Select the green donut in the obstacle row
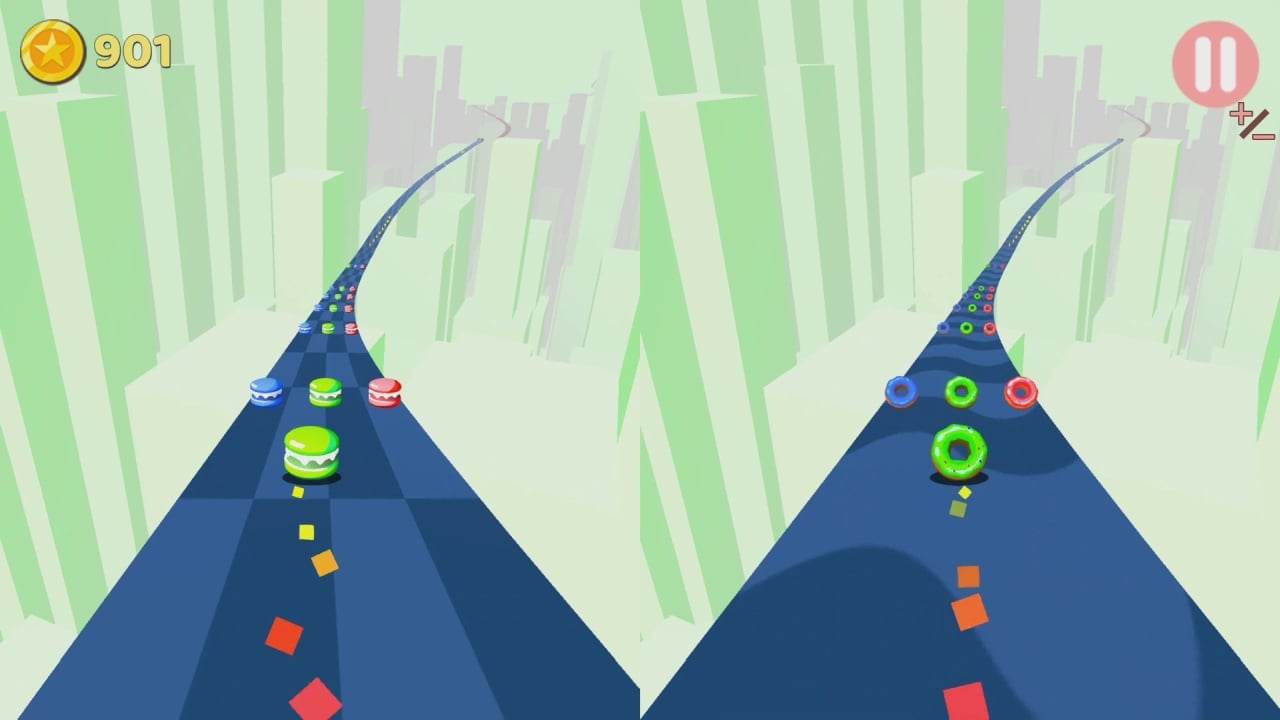 click(961, 391)
